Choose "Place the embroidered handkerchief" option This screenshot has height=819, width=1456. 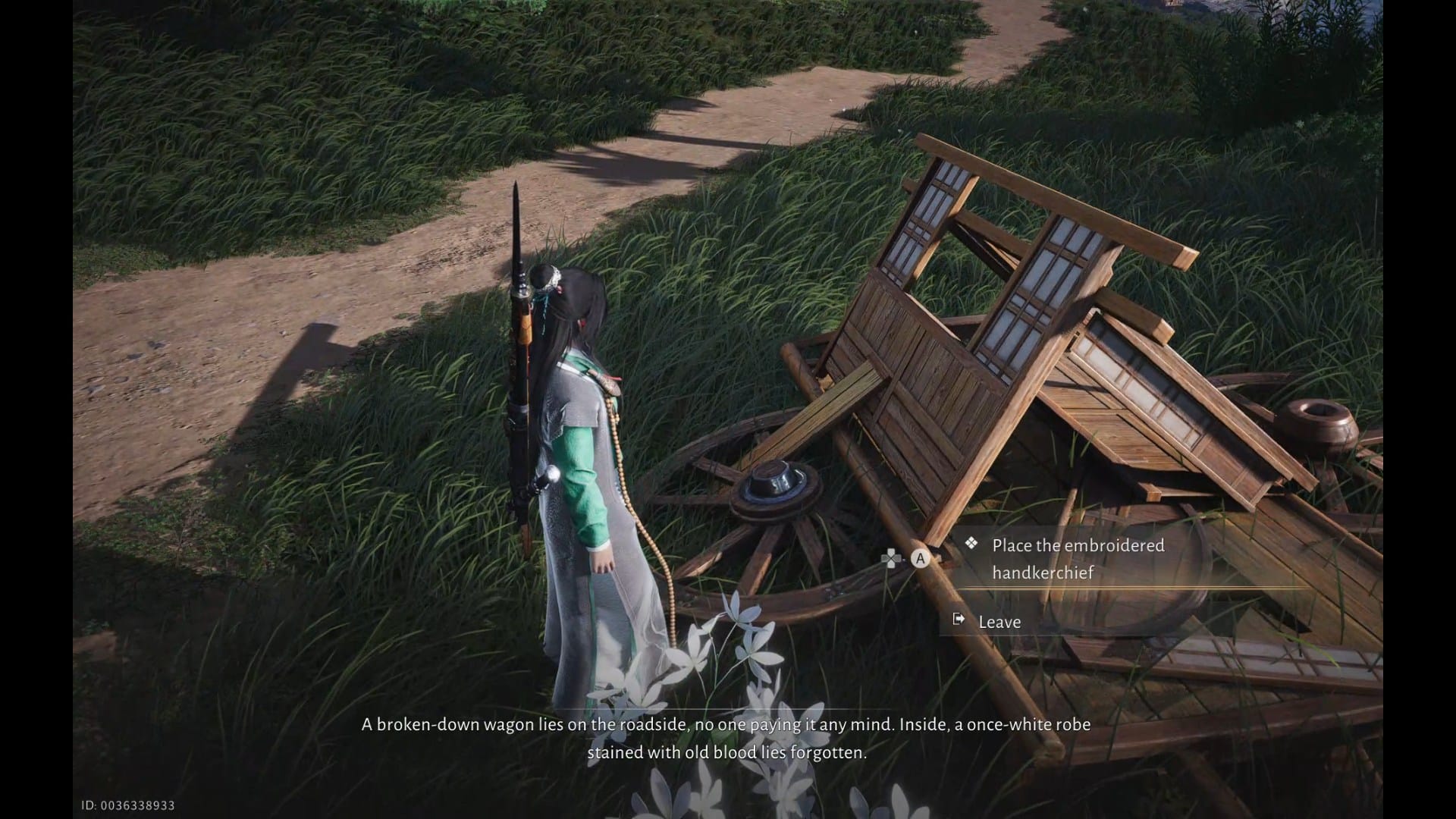[x=1078, y=559]
